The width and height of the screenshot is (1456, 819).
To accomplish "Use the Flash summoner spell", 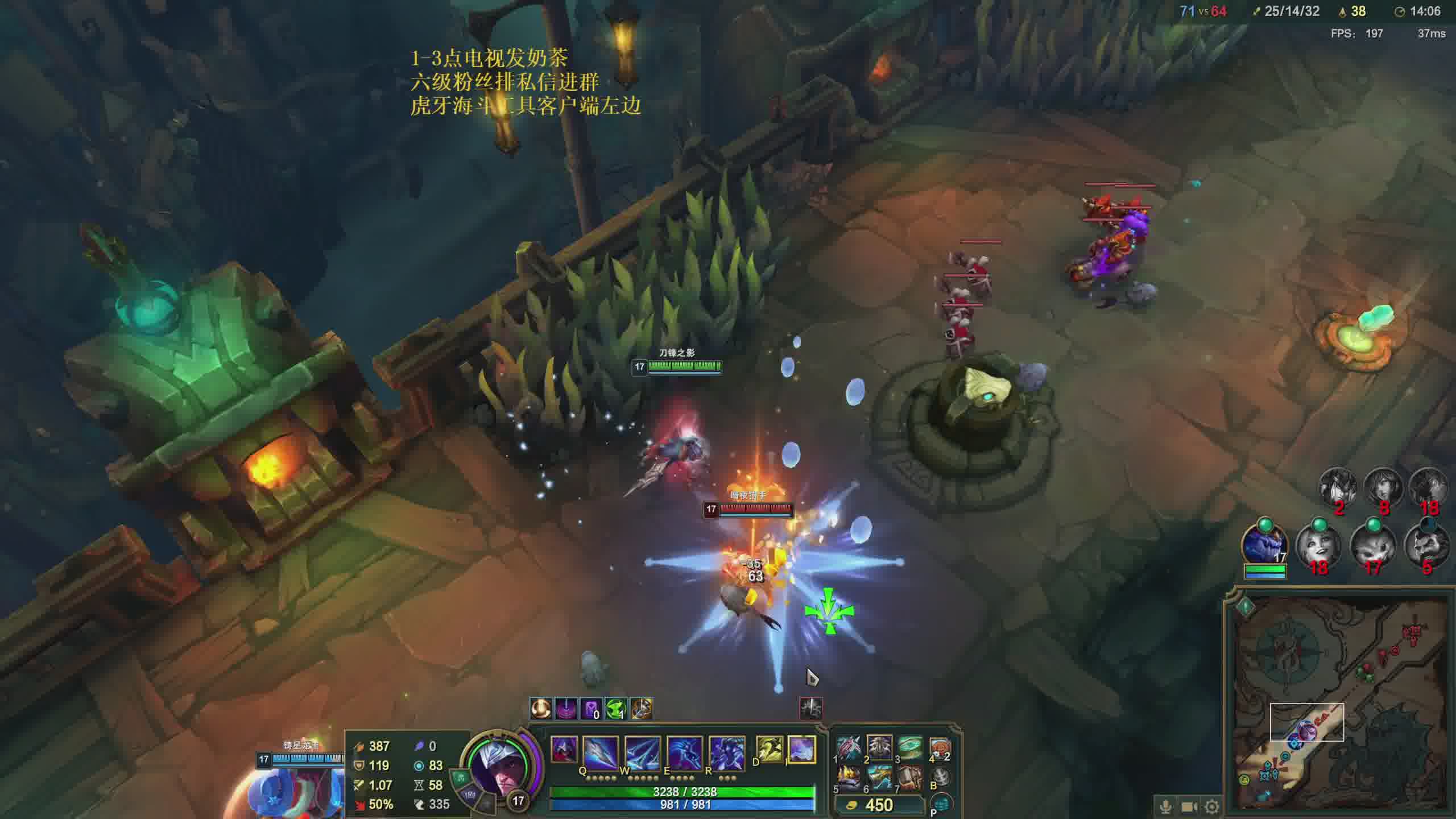I will [x=770, y=750].
